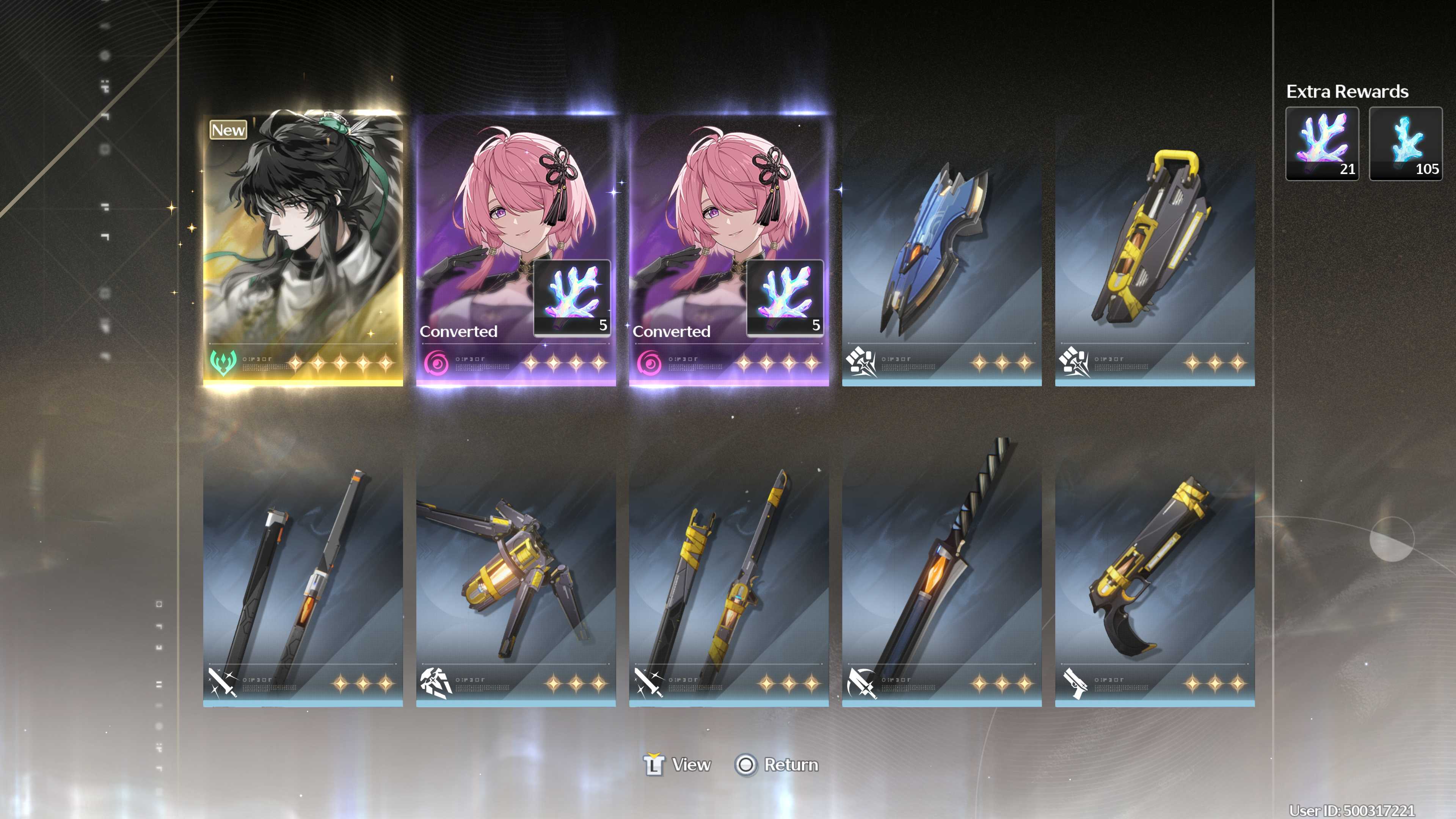Select the blue gauntlet weapon card
The height and width of the screenshot is (819, 1456).
[941, 260]
